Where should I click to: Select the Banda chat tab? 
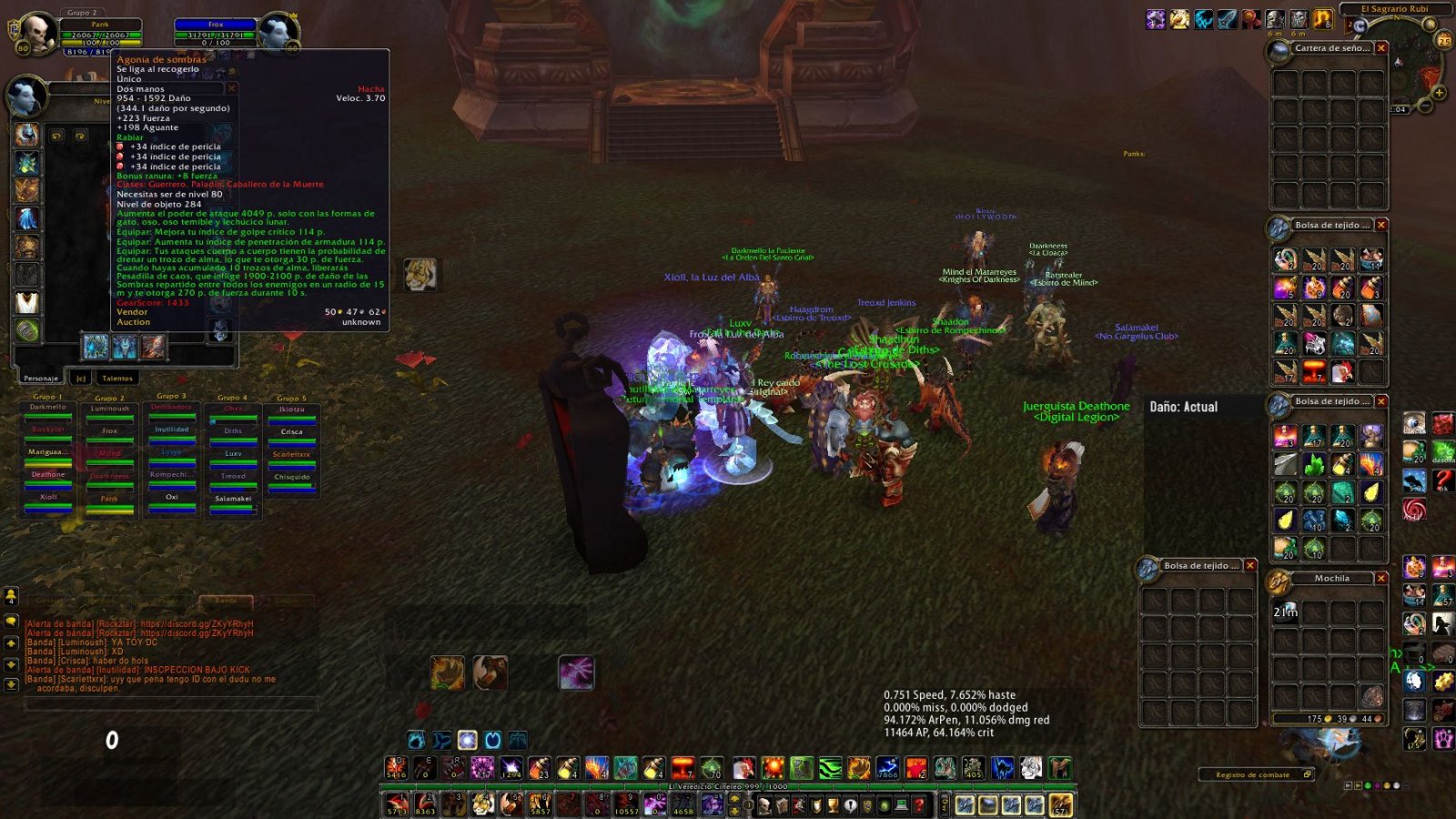pyautogui.click(x=226, y=600)
